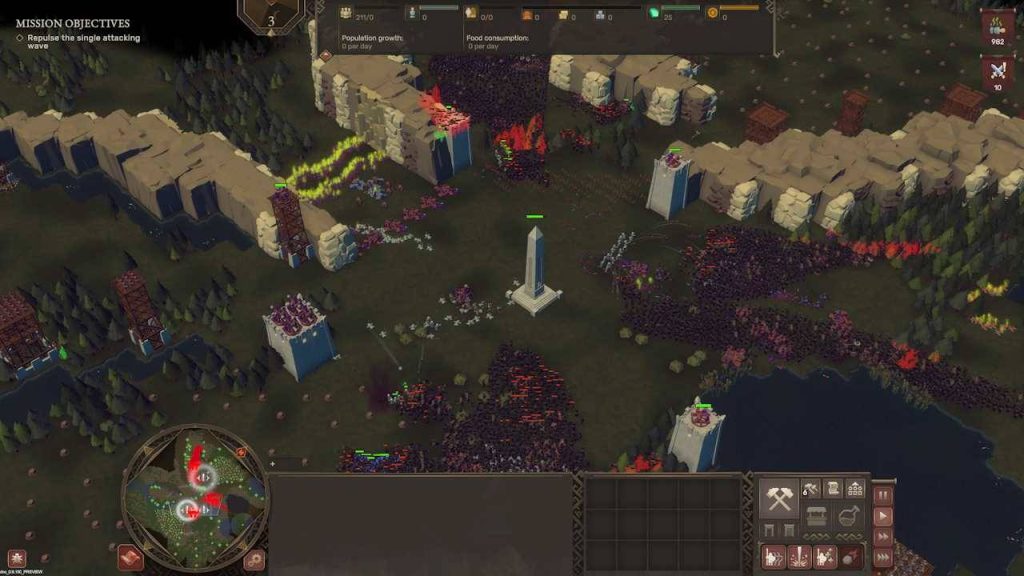Image resolution: width=1024 pixels, height=576 pixels.
Task: Select the steaming corpses banner
Action: (x=997, y=27)
